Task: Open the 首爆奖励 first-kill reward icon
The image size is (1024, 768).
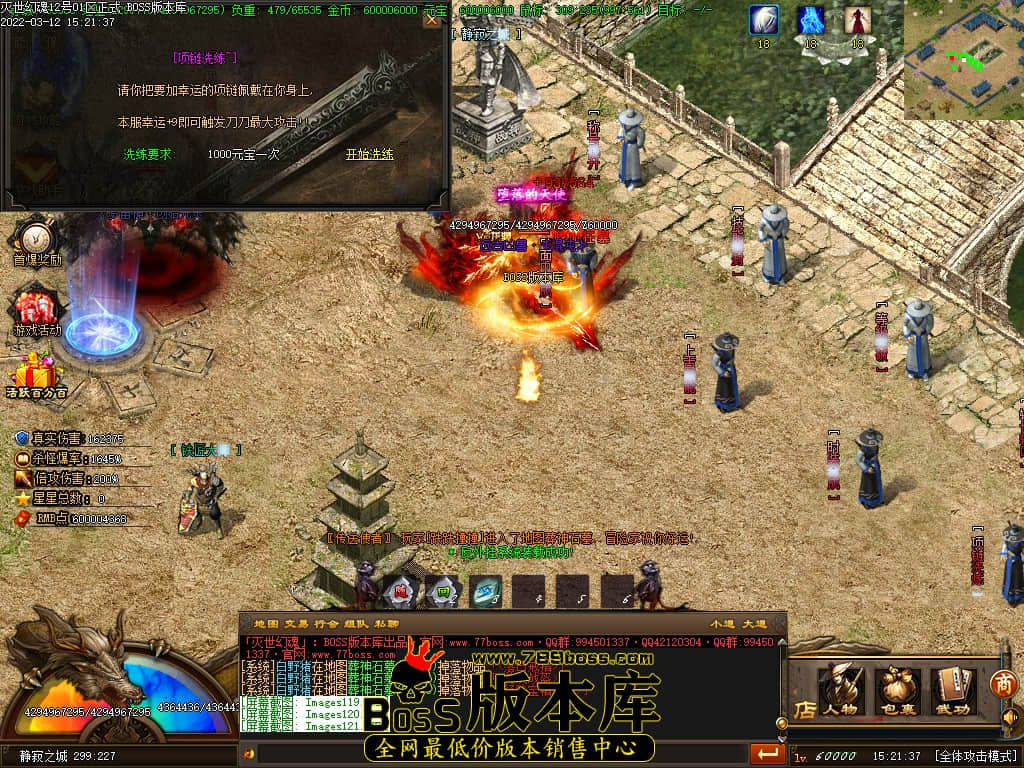Action: pyautogui.click(x=37, y=243)
